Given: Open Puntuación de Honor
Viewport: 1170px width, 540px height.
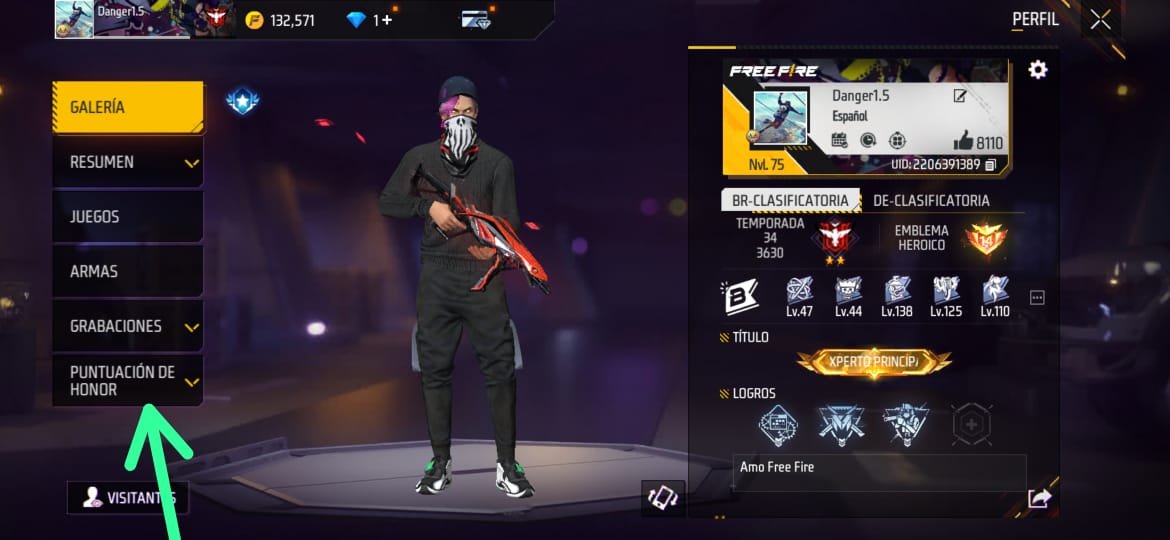Looking at the screenshot, I should [x=127, y=381].
